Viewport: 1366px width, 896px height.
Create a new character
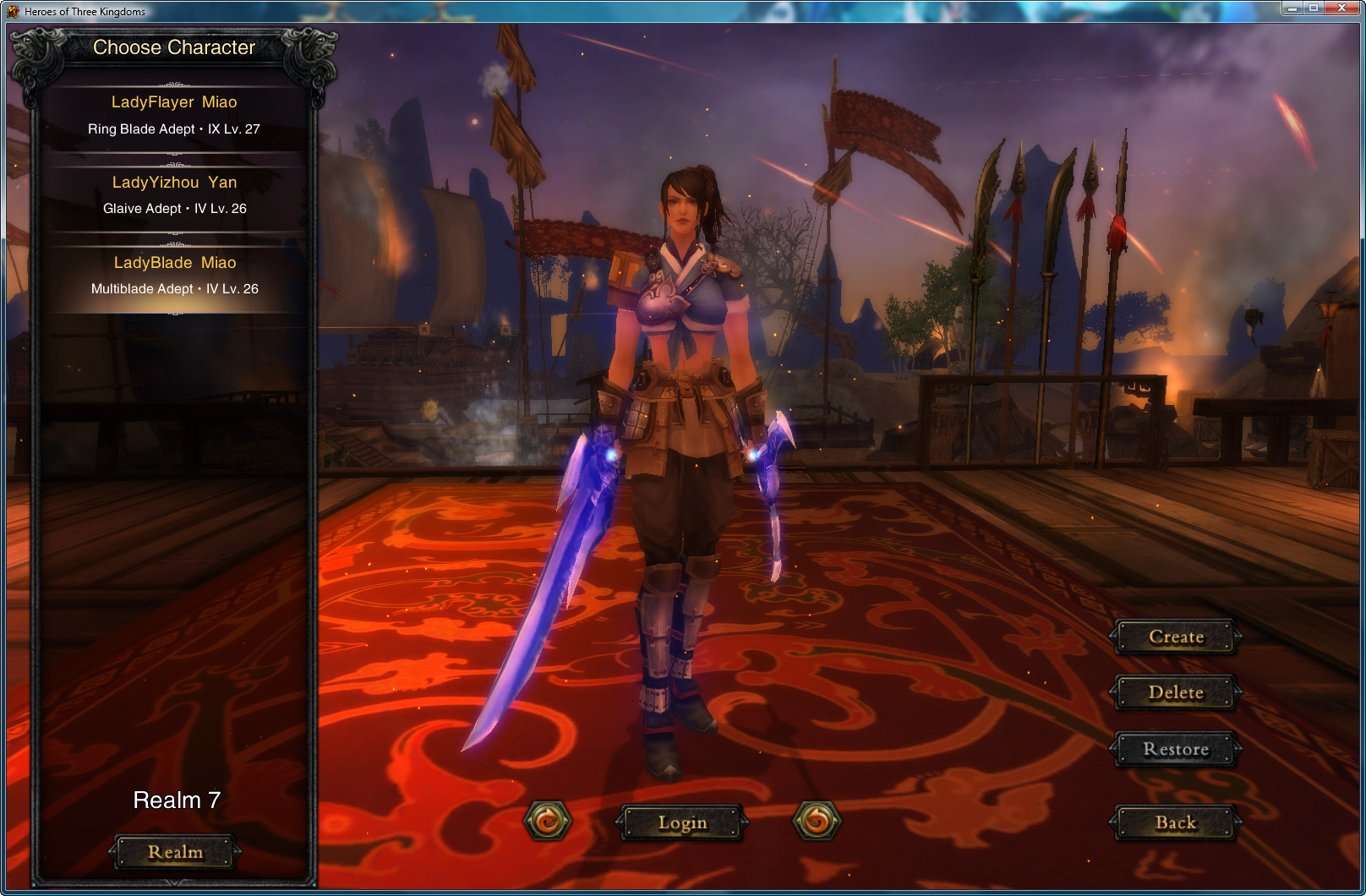click(x=1176, y=636)
